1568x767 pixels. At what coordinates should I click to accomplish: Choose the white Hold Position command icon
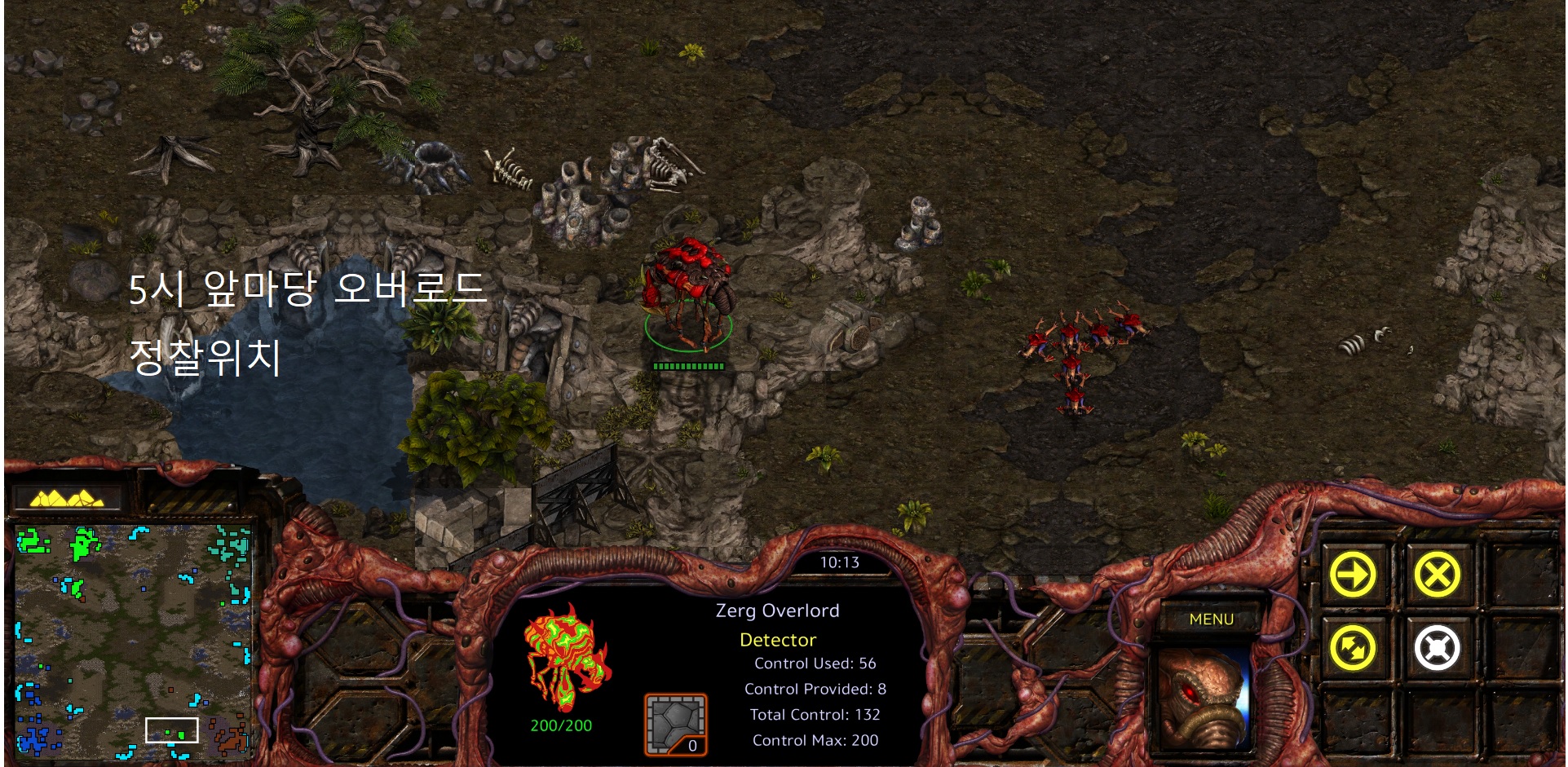(x=1438, y=649)
